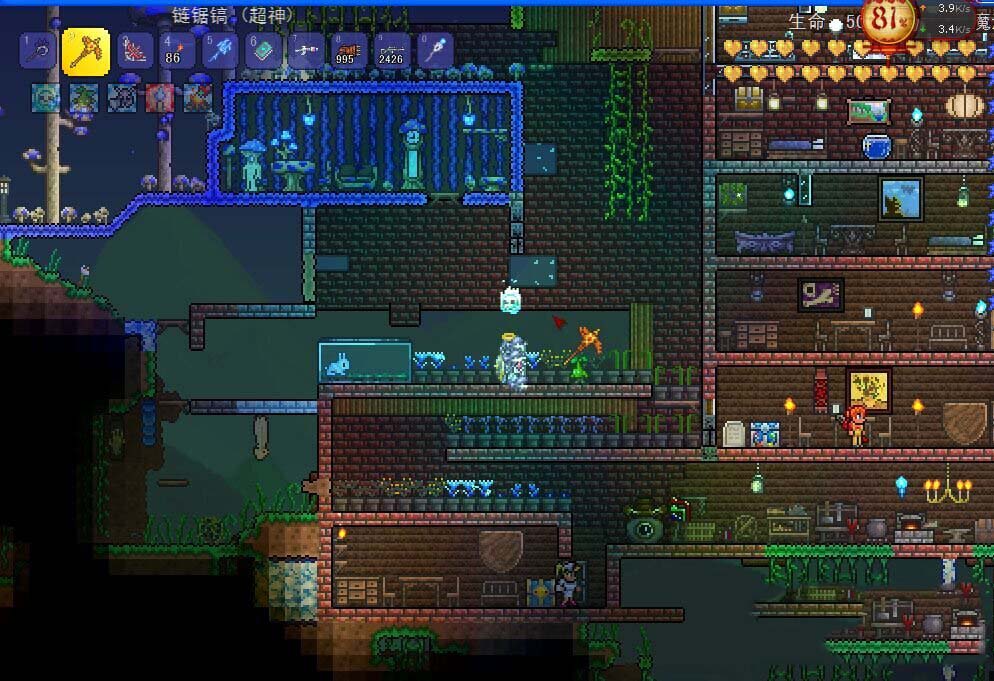Equip the blue staff in slot 5
994x681 pixels.
point(221,50)
